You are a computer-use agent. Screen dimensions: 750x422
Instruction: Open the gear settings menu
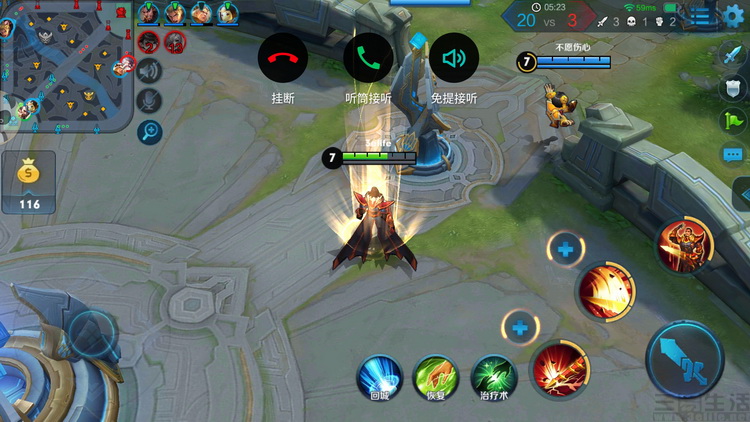click(734, 16)
